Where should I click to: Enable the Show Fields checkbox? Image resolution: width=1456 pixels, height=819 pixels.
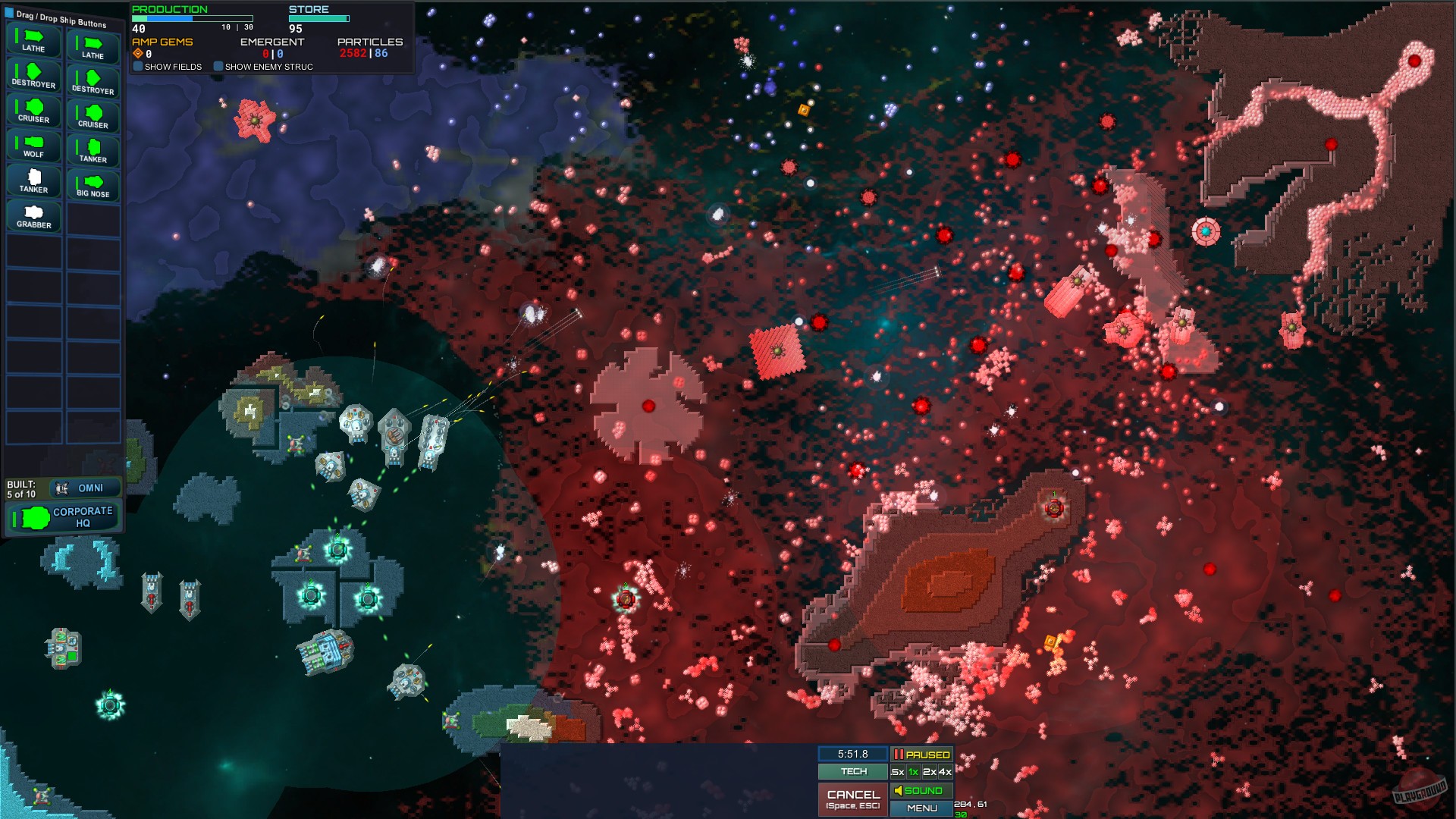tap(138, 67)
